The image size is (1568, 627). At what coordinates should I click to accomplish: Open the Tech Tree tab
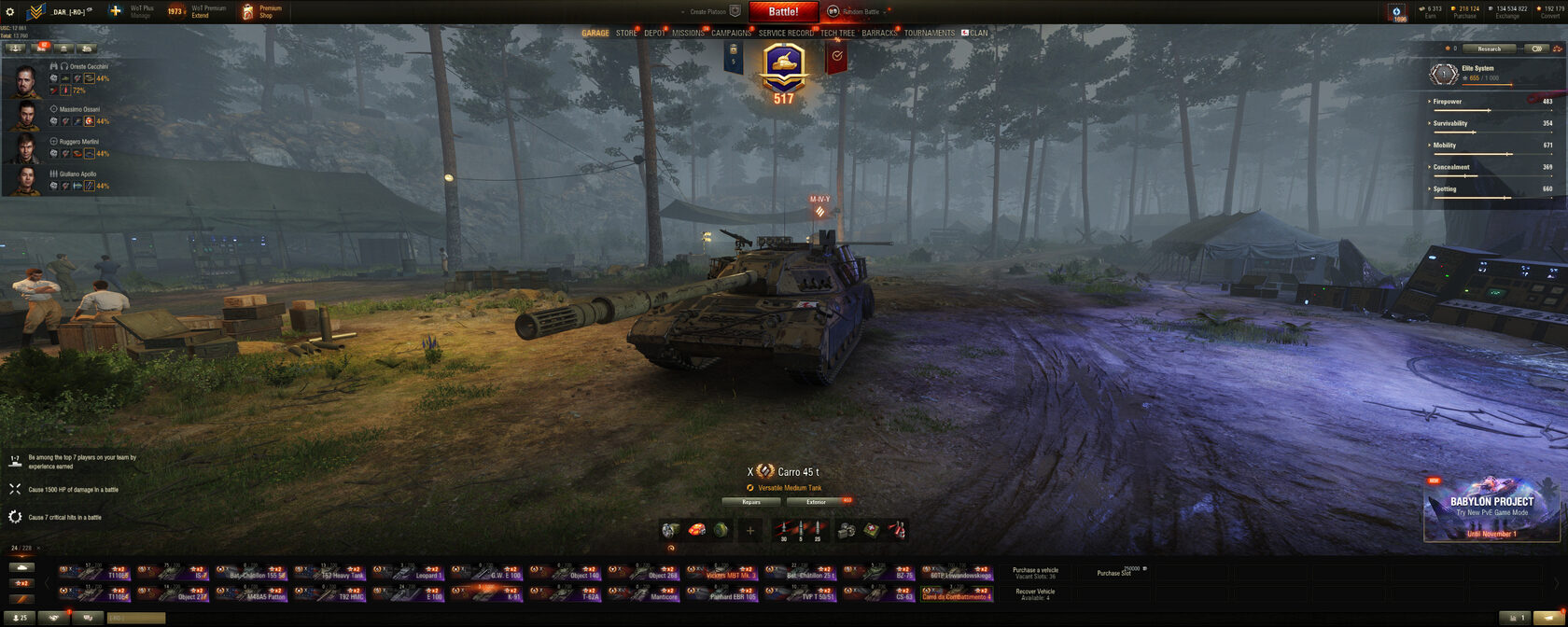[x=837, y=33]
